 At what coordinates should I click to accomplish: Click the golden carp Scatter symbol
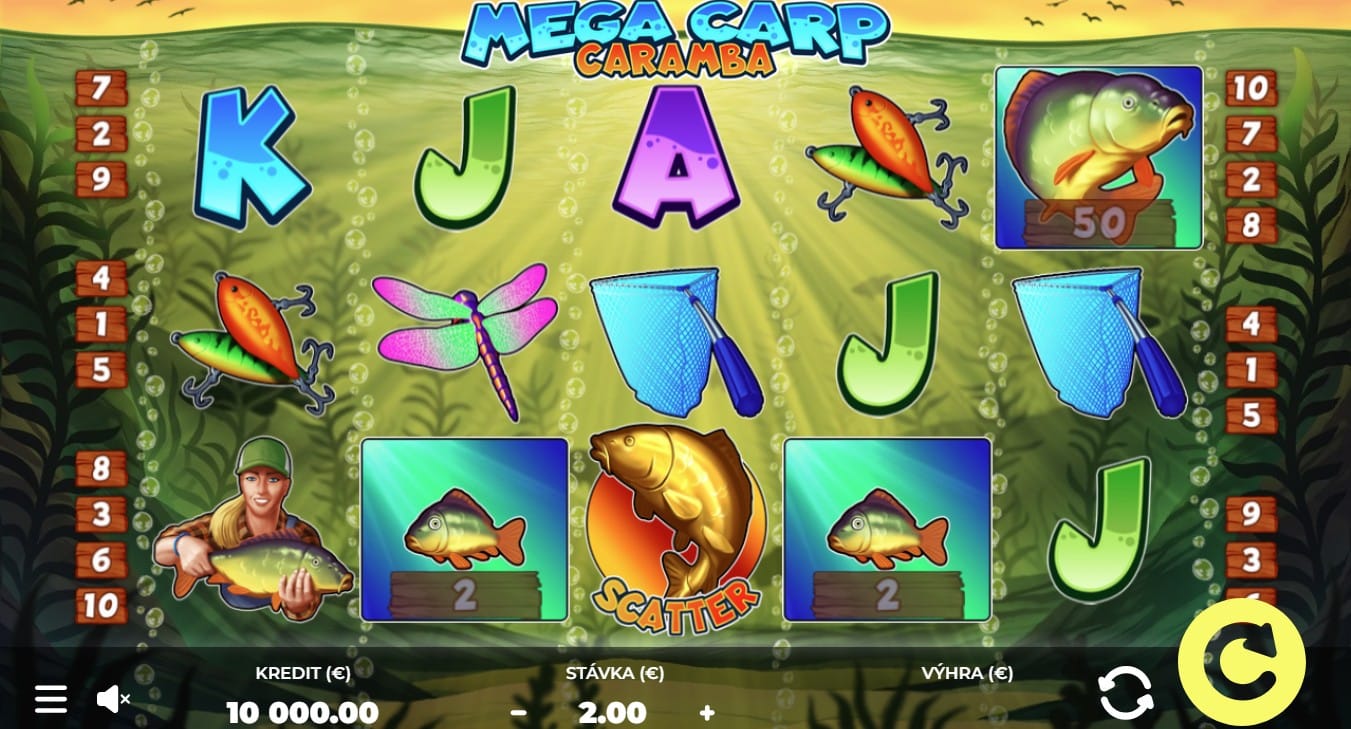click(x=675, y=525)
